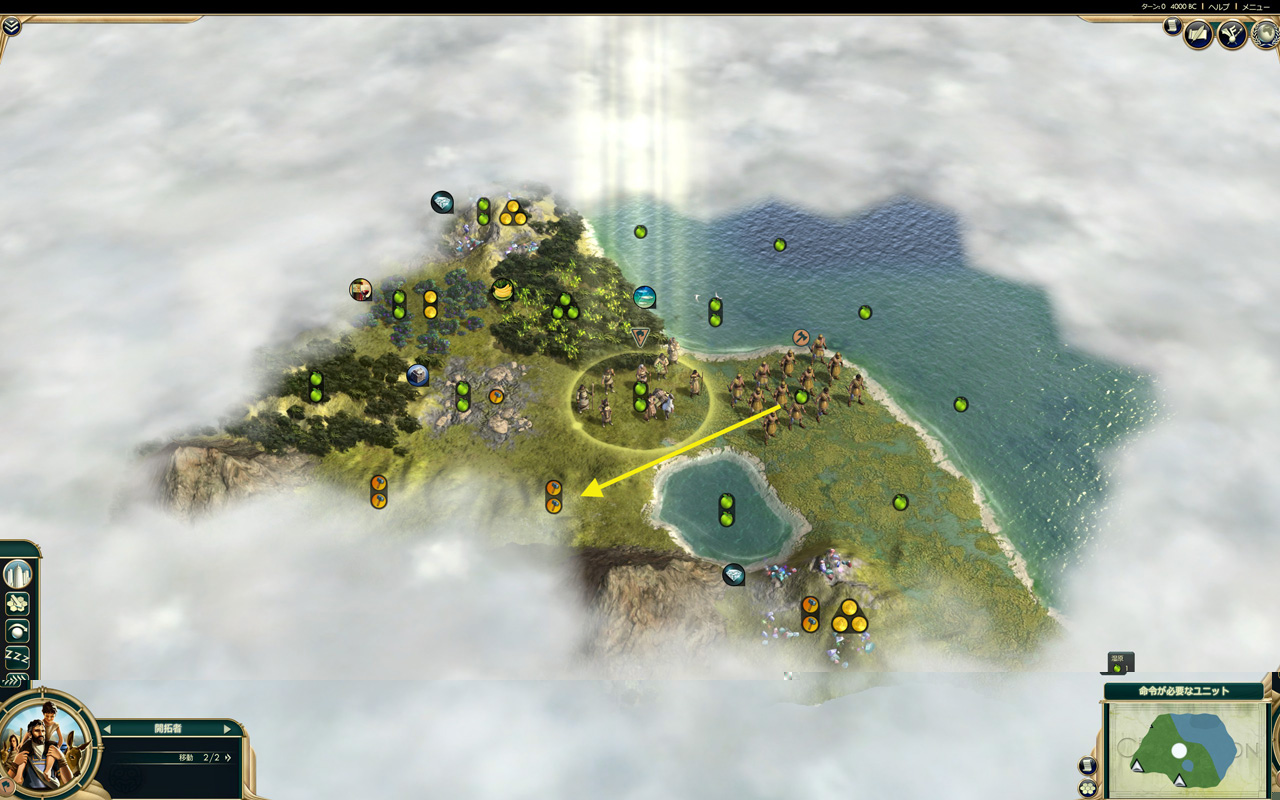Screen dimensions: 1280x800
Task: Select the move-to unit action
Action: (18, 603)
